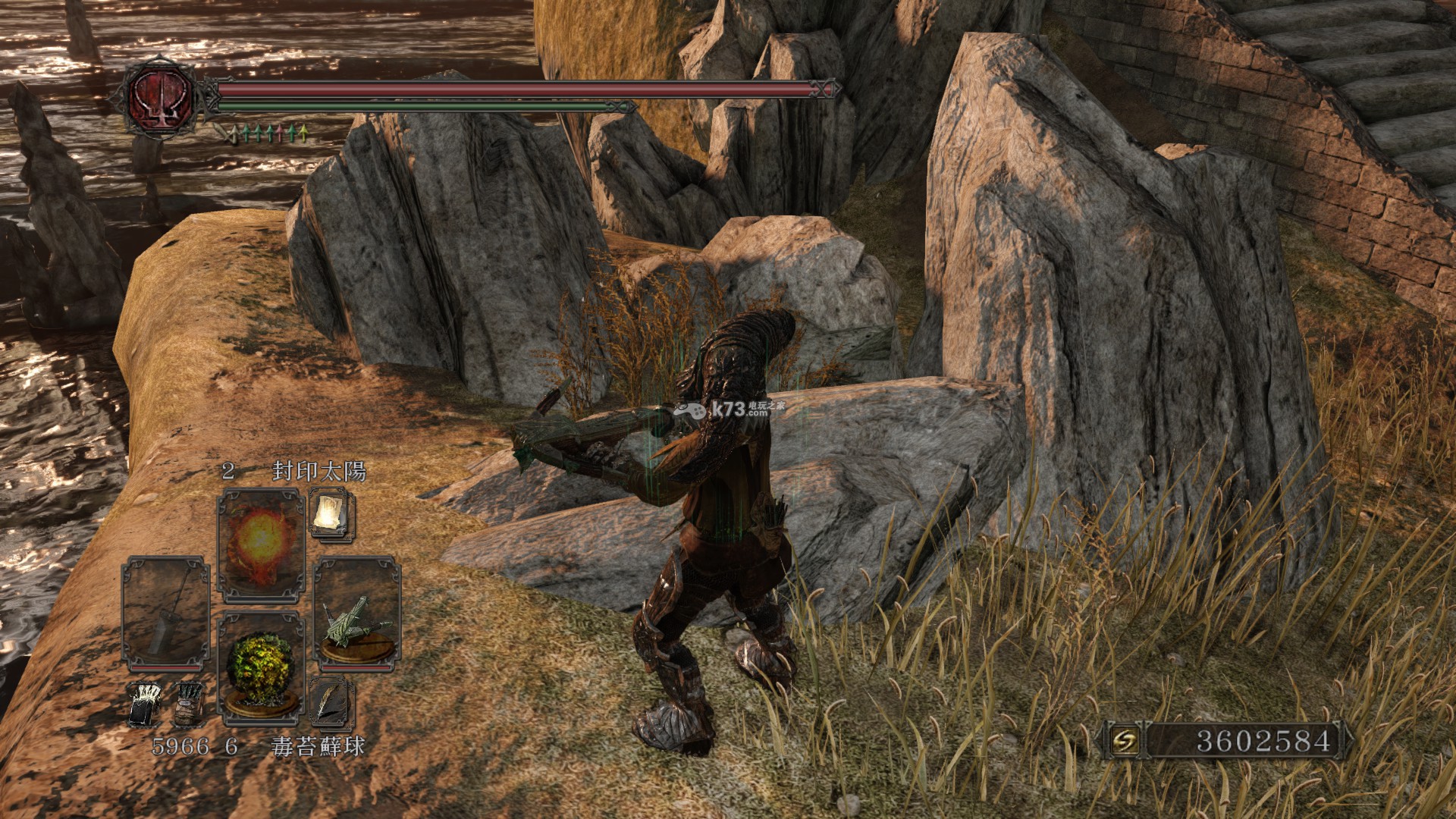This screenshot has height=819, width=1456.
Task: Click the feather next-item slot
Action: click(x=331, y=702)
